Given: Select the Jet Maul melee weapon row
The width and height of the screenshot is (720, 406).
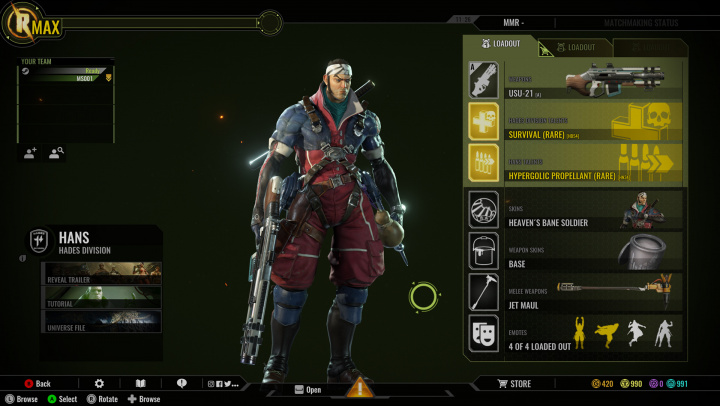Looking at the screenshot, I should [x=575, y=291].
